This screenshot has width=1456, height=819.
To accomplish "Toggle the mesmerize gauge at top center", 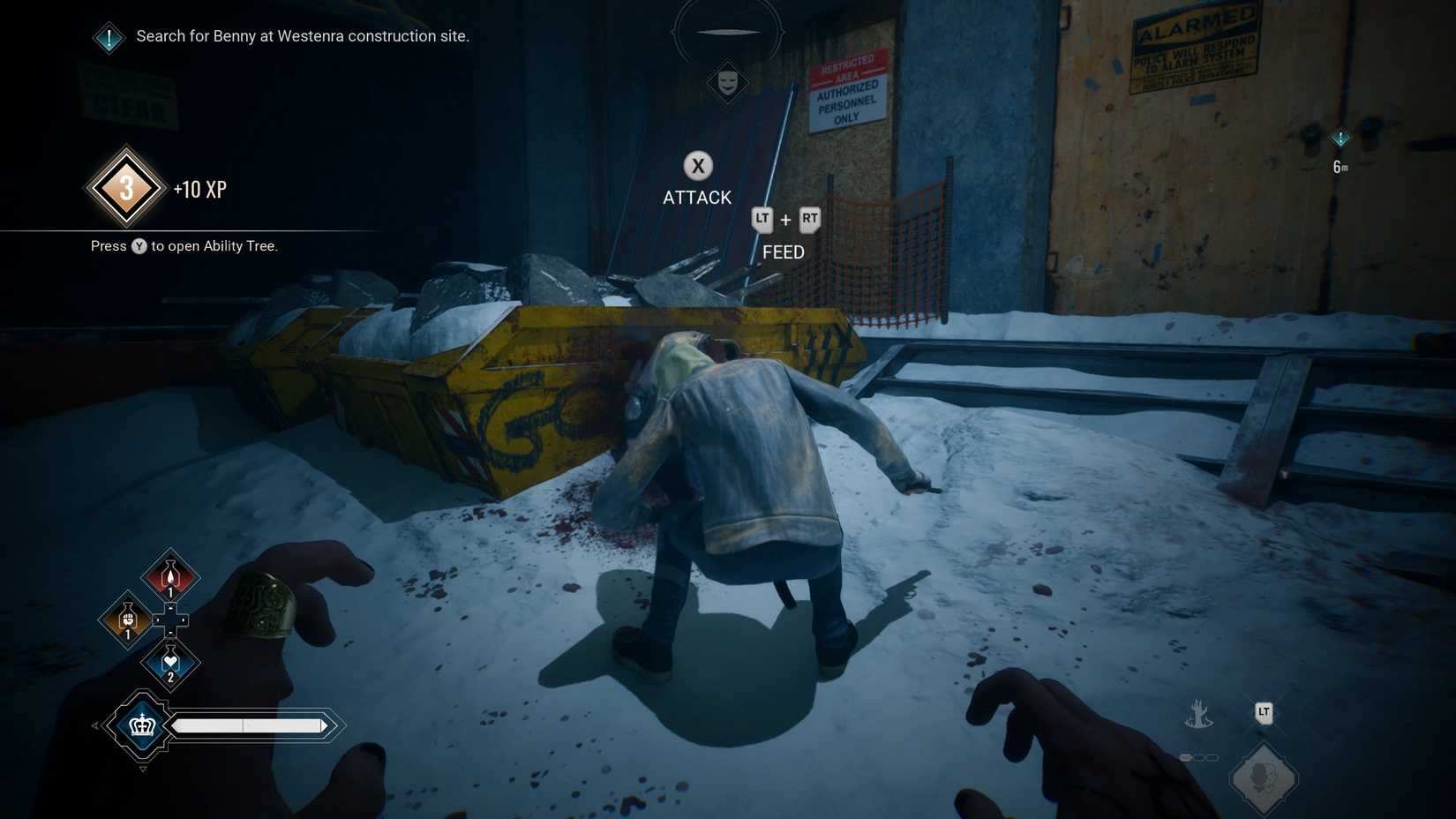I will point(728,33).
